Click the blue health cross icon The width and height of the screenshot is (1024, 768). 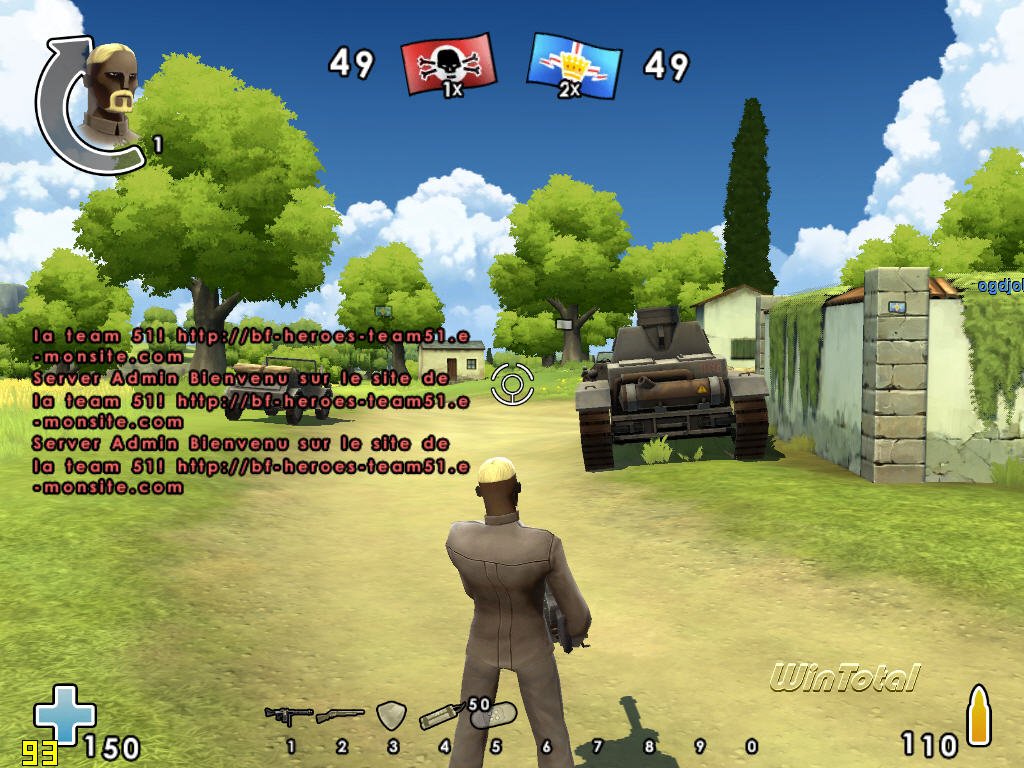[64, 714]
